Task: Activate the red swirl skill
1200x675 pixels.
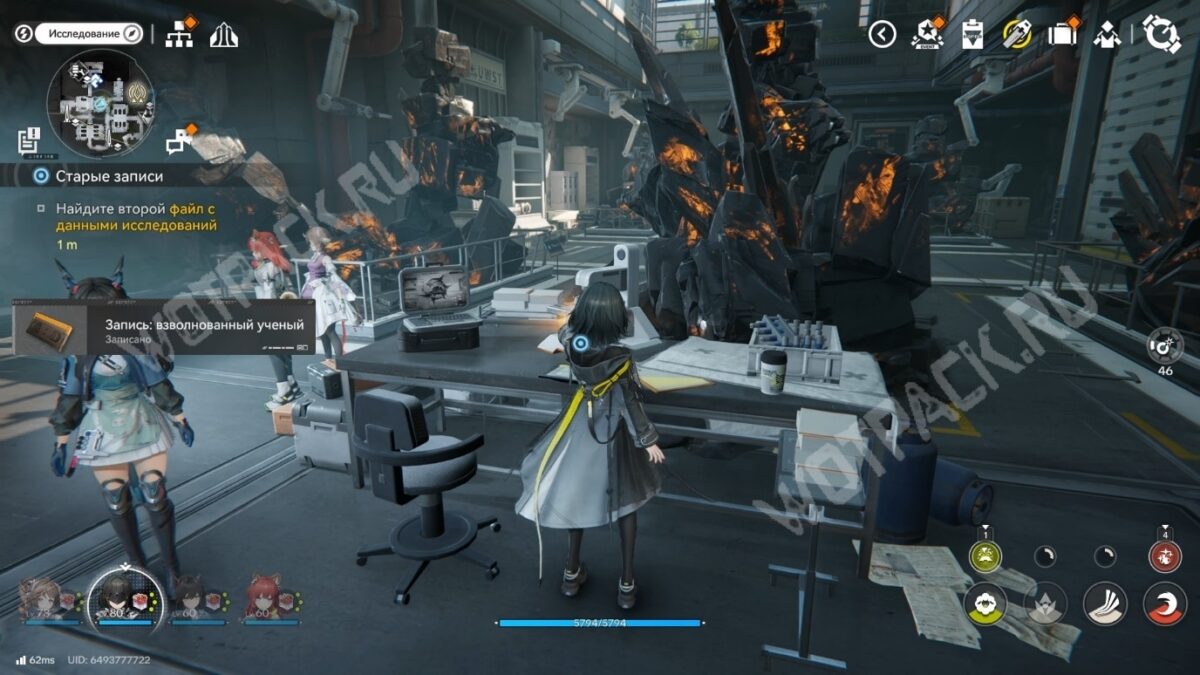Action: click(x=1164, y=603)
